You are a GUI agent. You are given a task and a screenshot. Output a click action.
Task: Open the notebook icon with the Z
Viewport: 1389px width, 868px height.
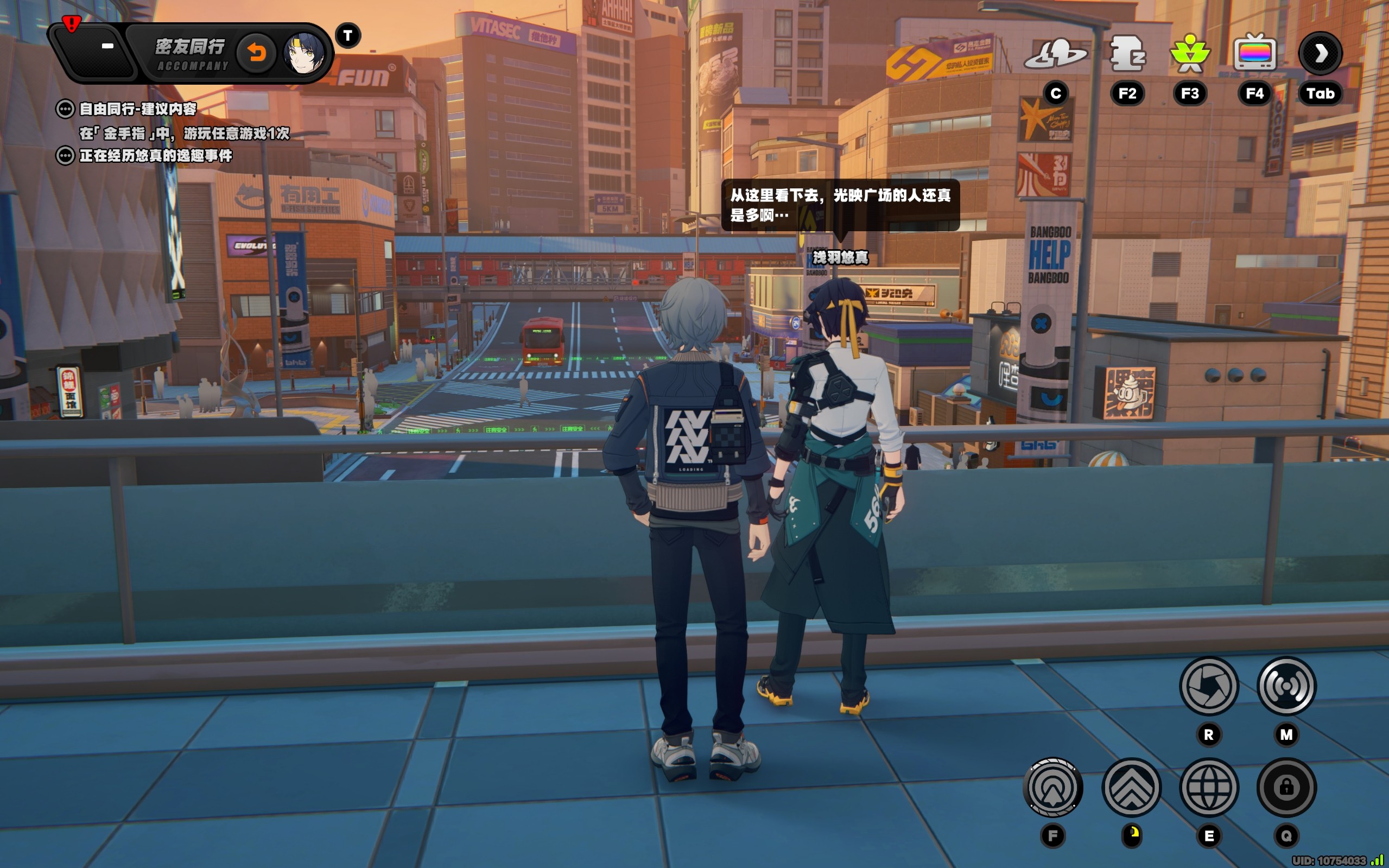[1127, 53]
